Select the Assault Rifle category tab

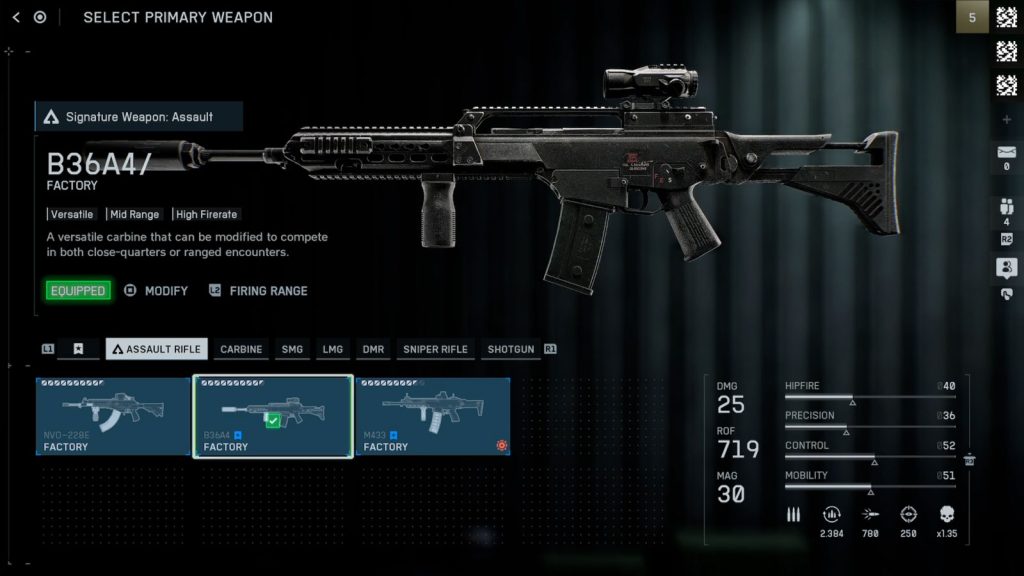[157, 349]
